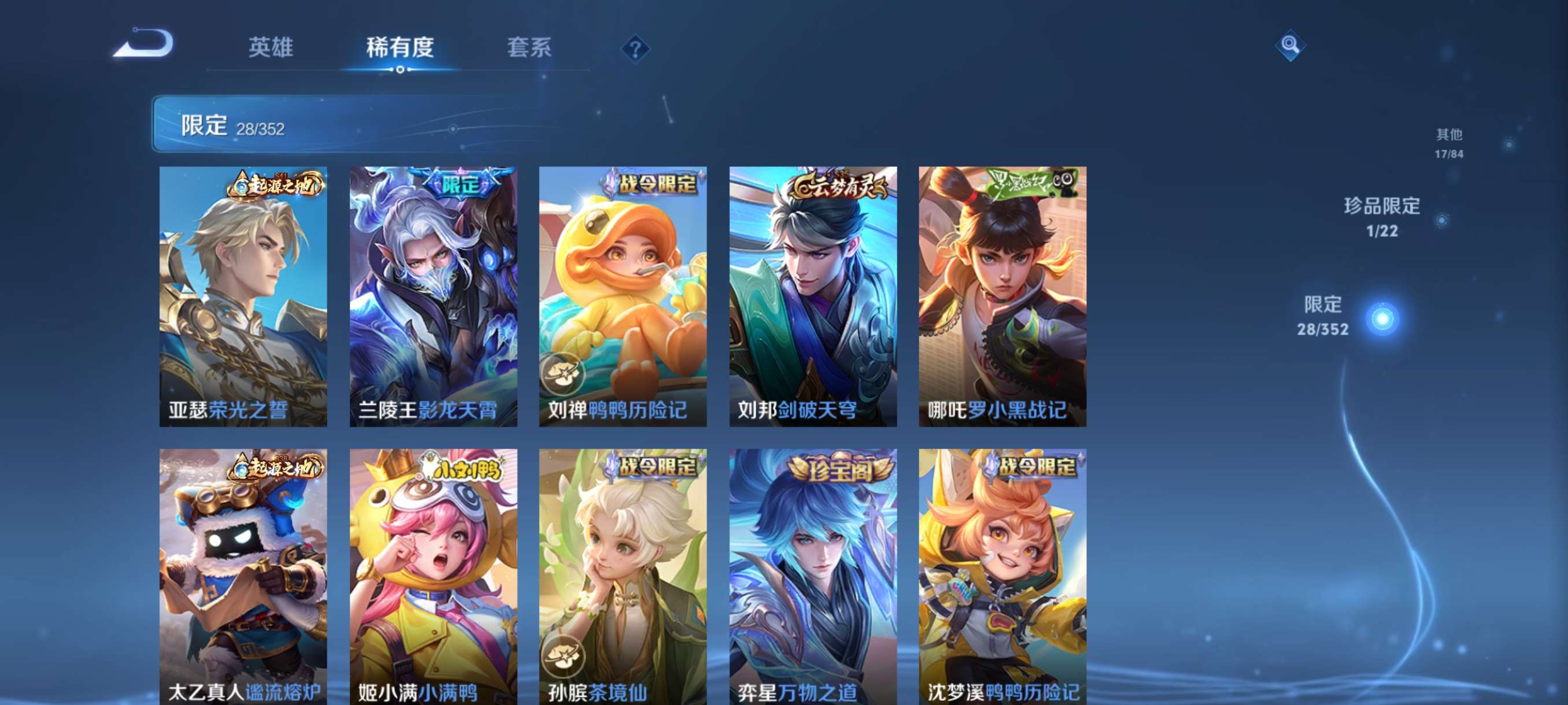1568x705 pixels.
Task: Select 刘邦 剑破天穹 skin card
Action: (812, 296)
